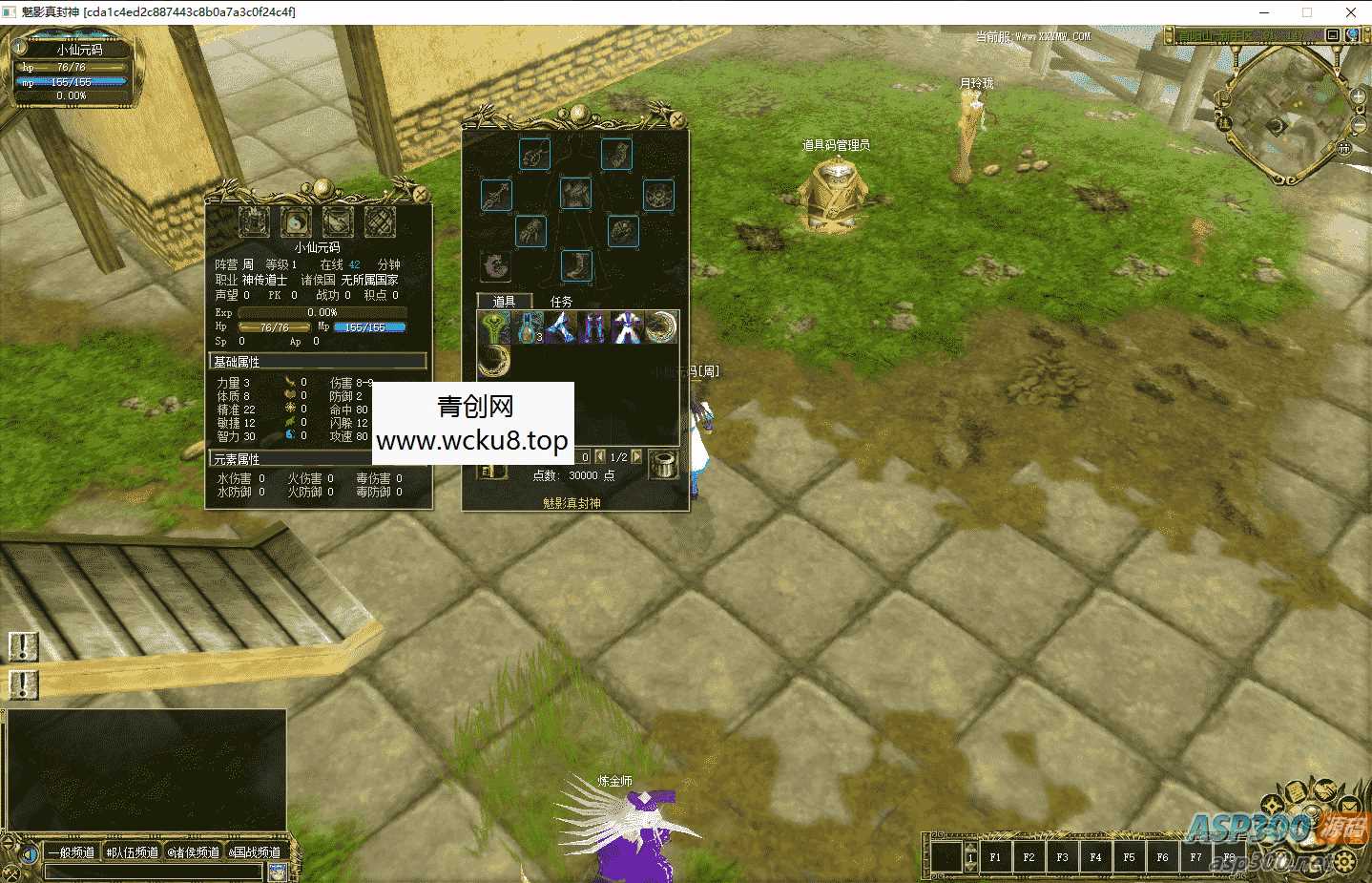Click the trash bin icon in inventory
The width and height of the screenshot is (1372, 883).
point(663,464)
